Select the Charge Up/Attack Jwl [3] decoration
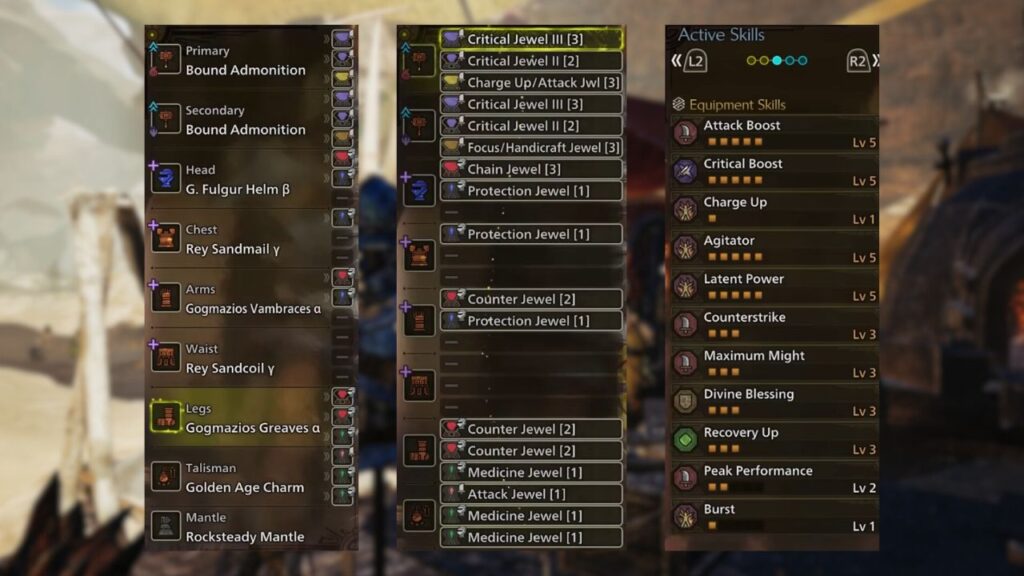The image size is (1024, 576). coord(531,83)
